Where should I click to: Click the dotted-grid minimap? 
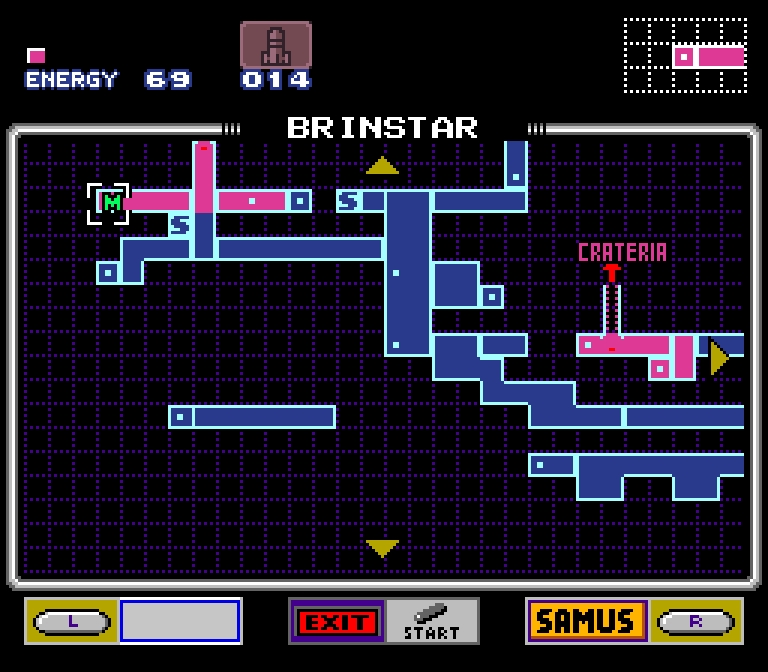tap(685, 55)
